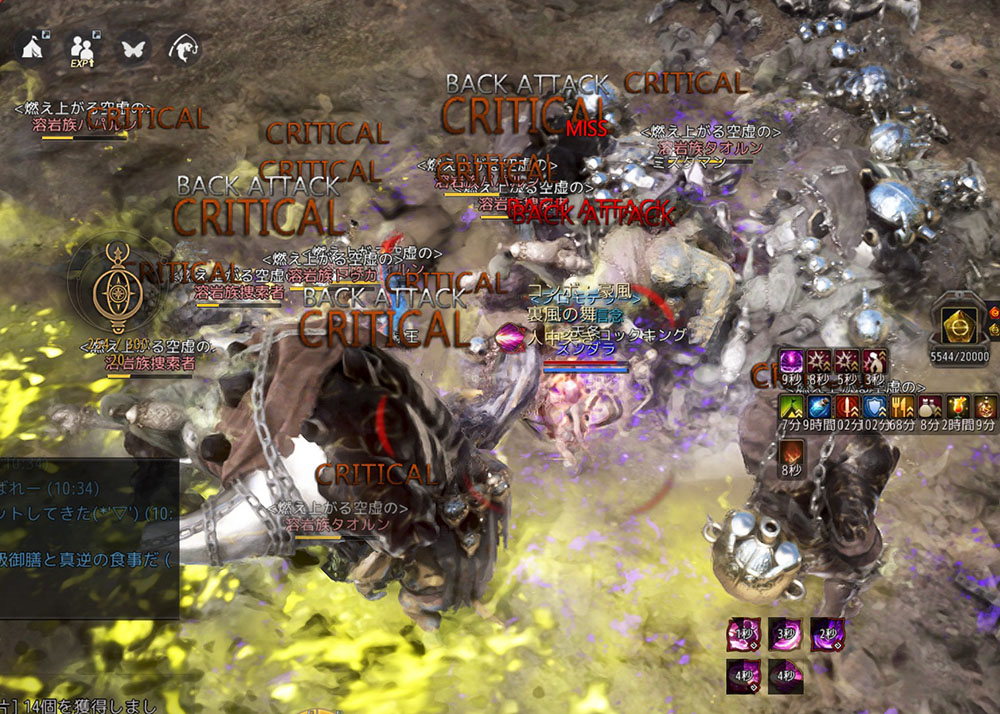The image size is (1000, 714).
Task: Open the tent camp icon
Action: point(33,46)
